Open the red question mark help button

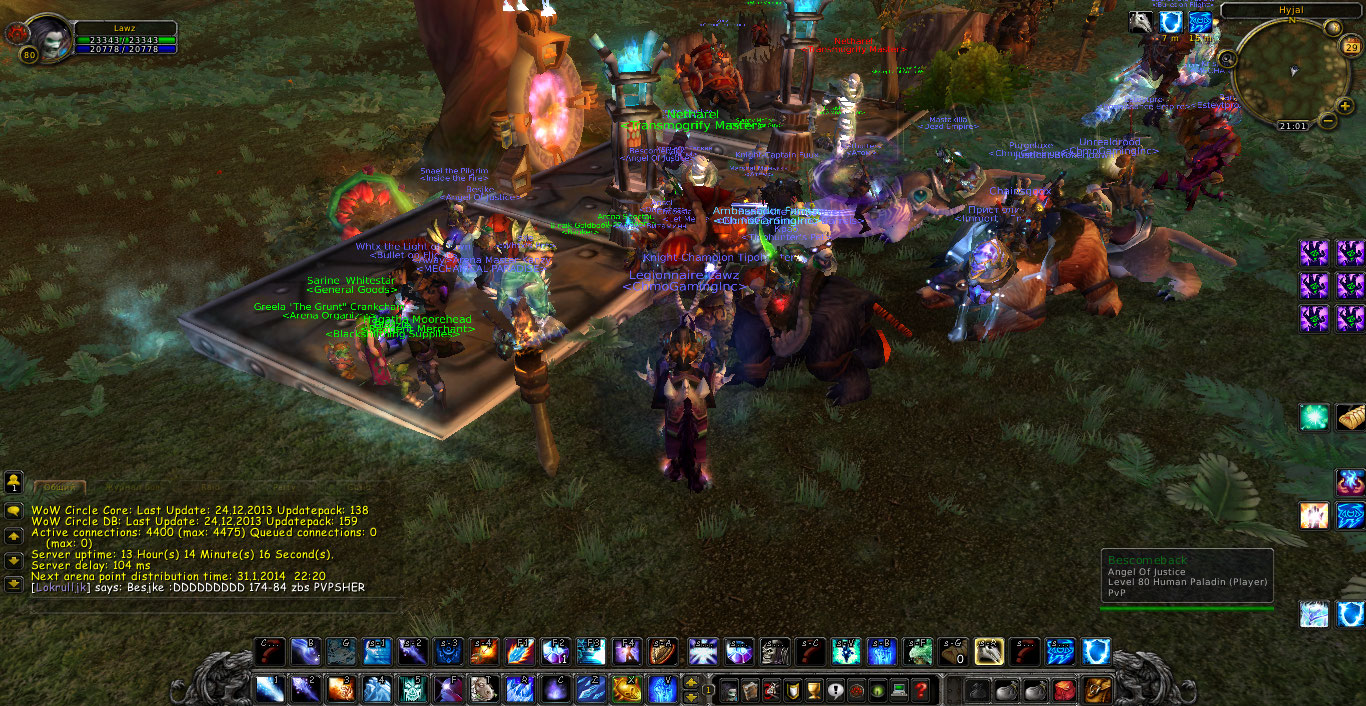coord(921,690)
